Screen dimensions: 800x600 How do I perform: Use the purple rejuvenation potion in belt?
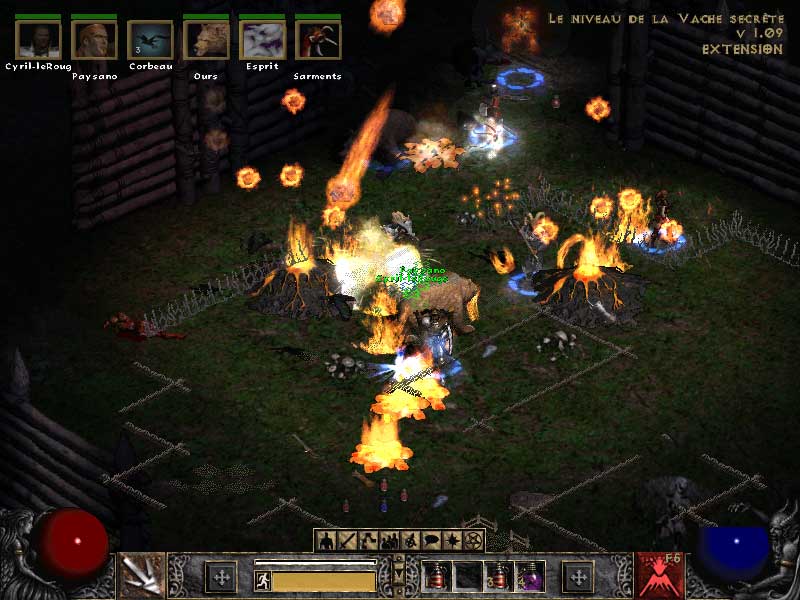coord(529,576)
